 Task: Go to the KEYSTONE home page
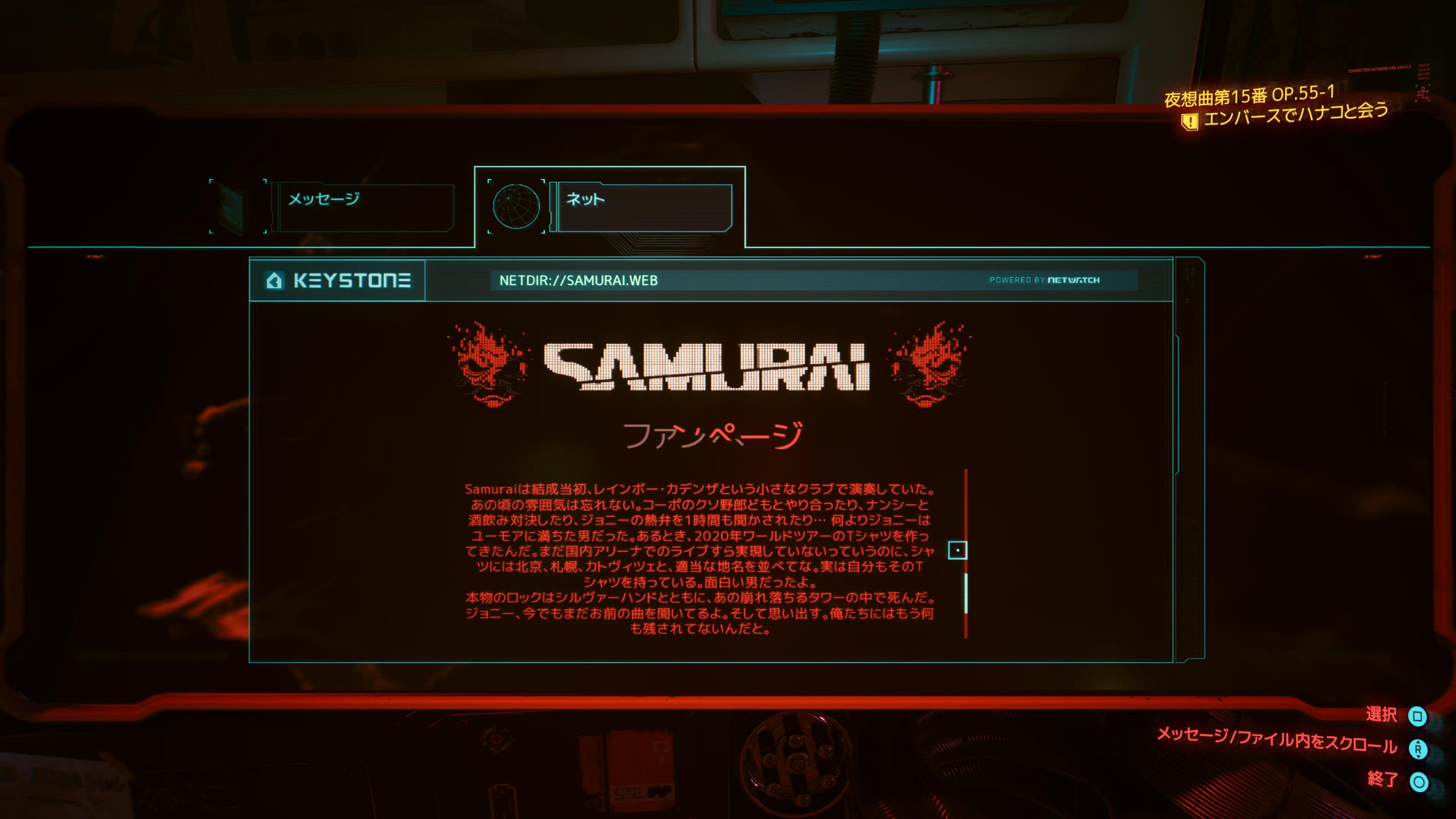(x=337, y=280)
